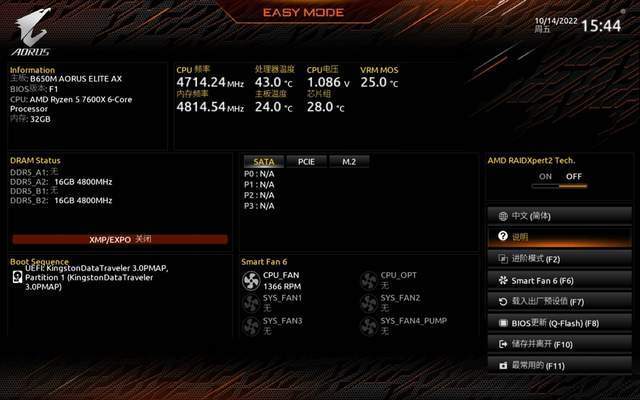This screenshot has height=400, width=640.
Task: Choose the SYS_FAN1 fan entry
Action: 274,303
